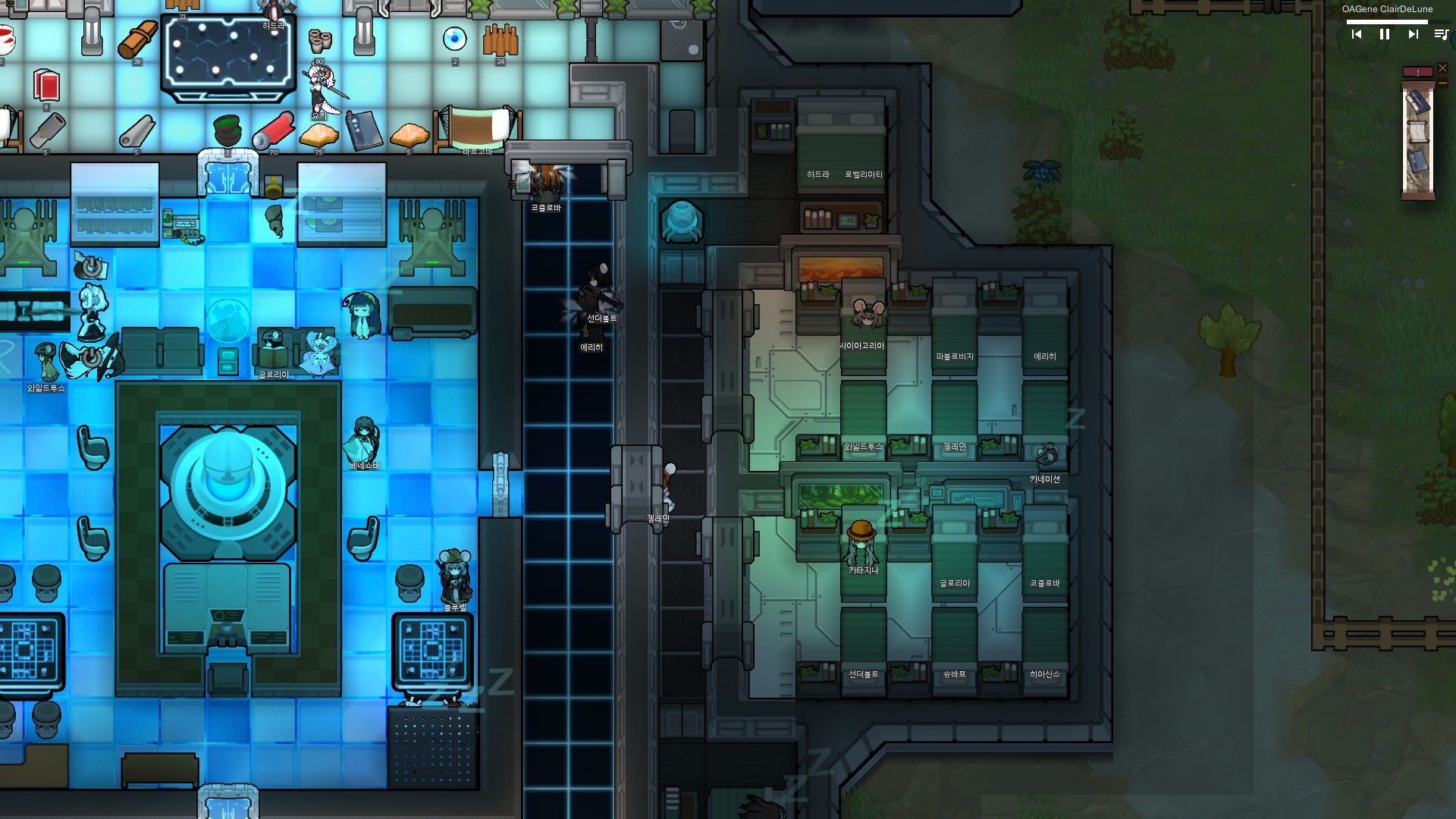Select the dark blue rolled scroll icon
Viewport: 1456px width, 819px height.
1417,102
